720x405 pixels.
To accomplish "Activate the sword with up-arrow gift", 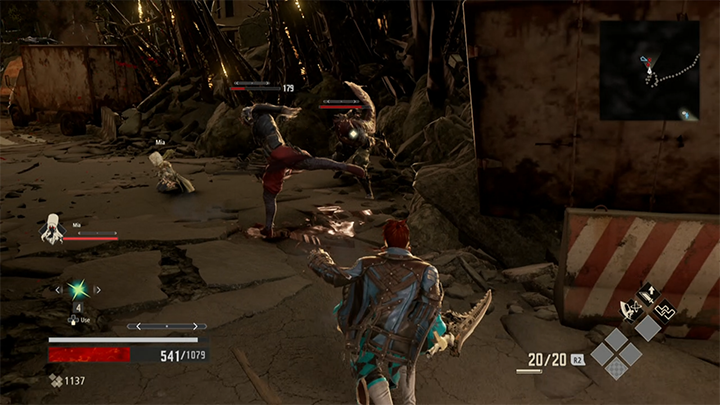I will [x=647, y=294].
